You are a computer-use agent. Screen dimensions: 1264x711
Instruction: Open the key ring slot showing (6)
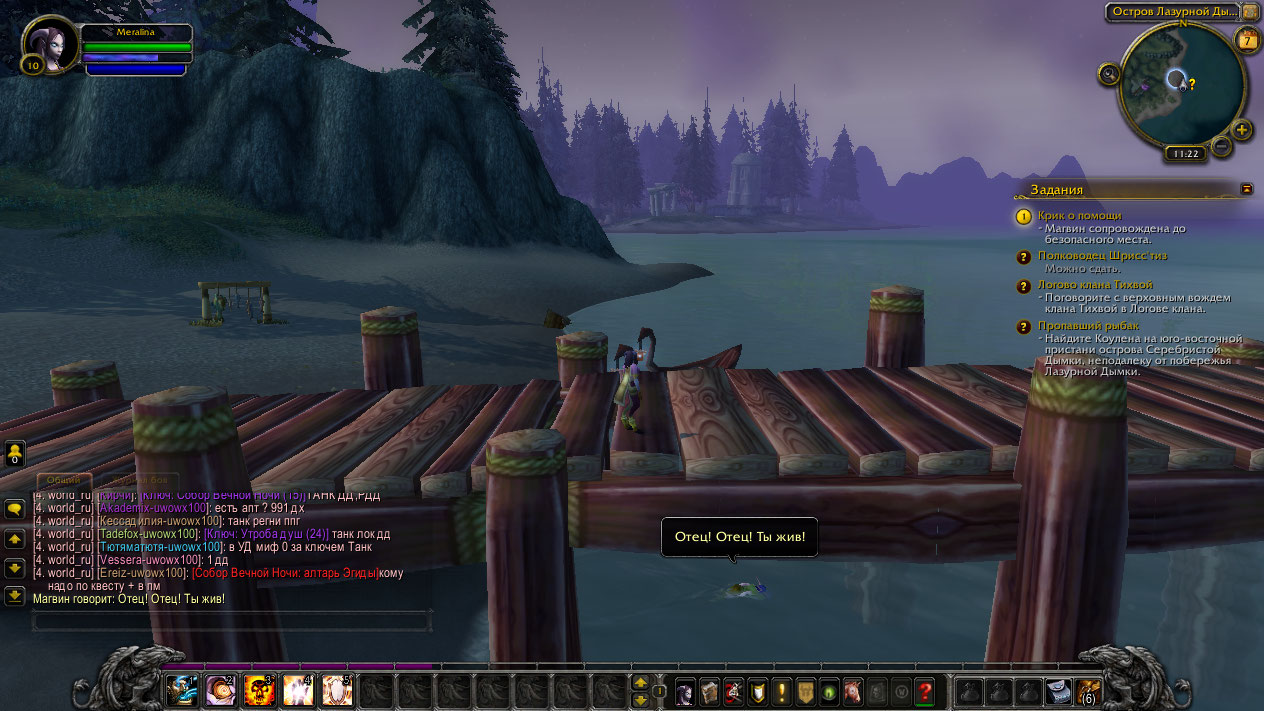[1088, 690]
